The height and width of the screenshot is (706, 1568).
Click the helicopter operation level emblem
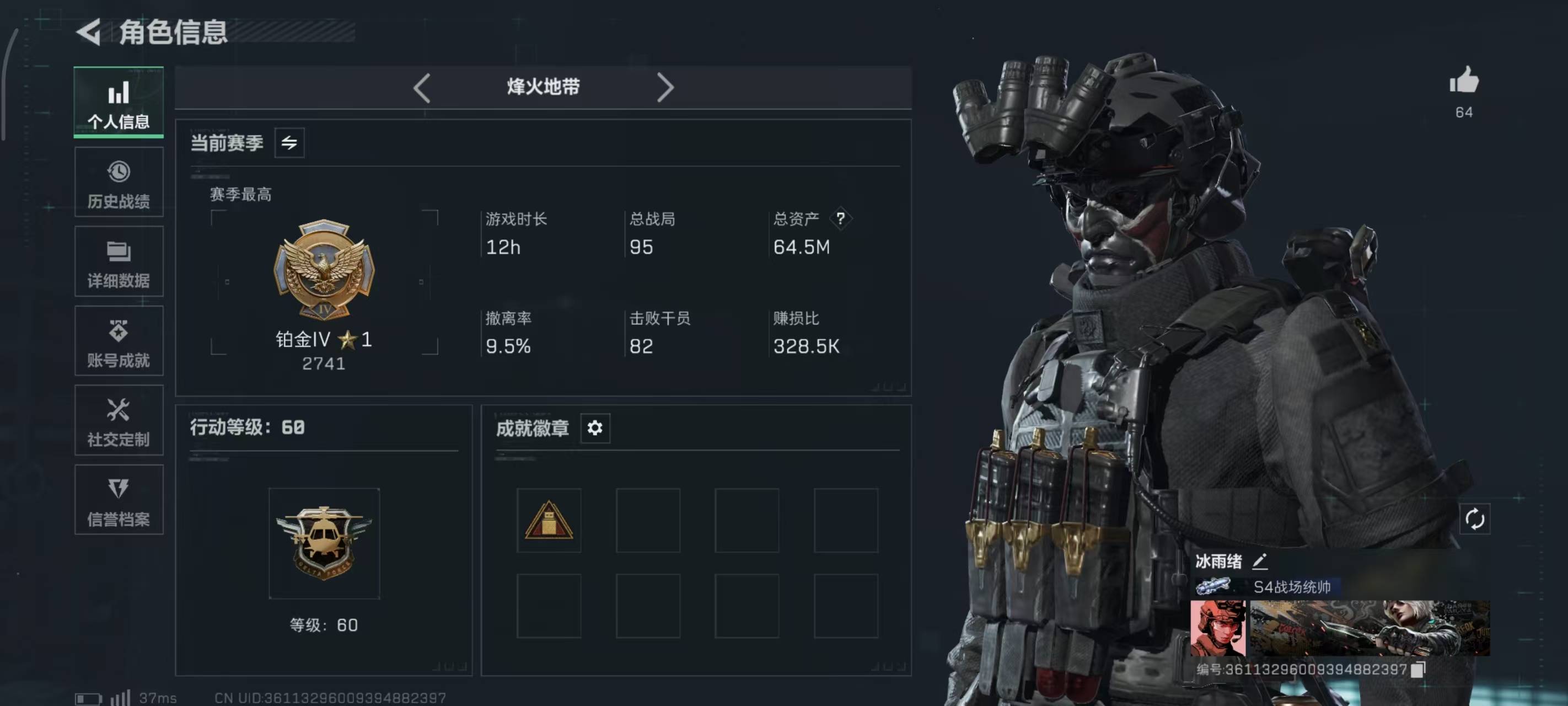pyautogui.click(x=324, y=543)
